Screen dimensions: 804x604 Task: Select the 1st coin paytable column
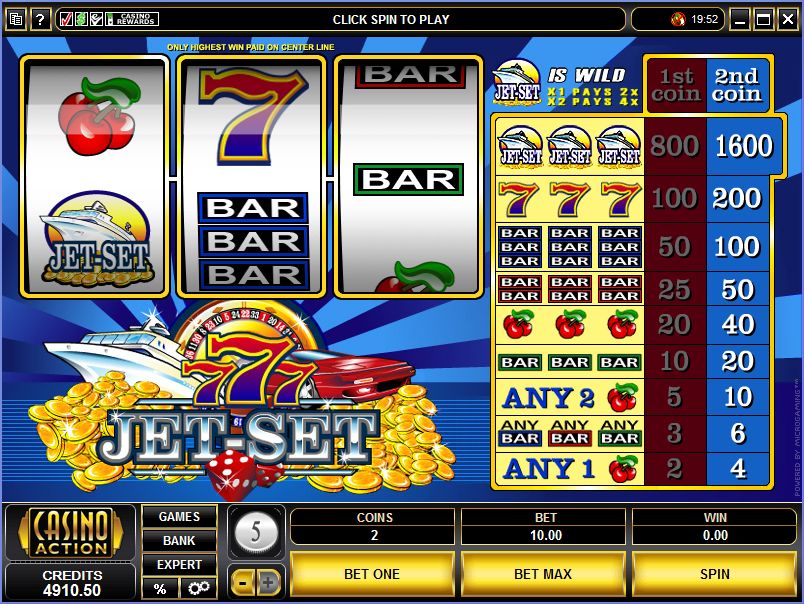(x=675, y=85)
